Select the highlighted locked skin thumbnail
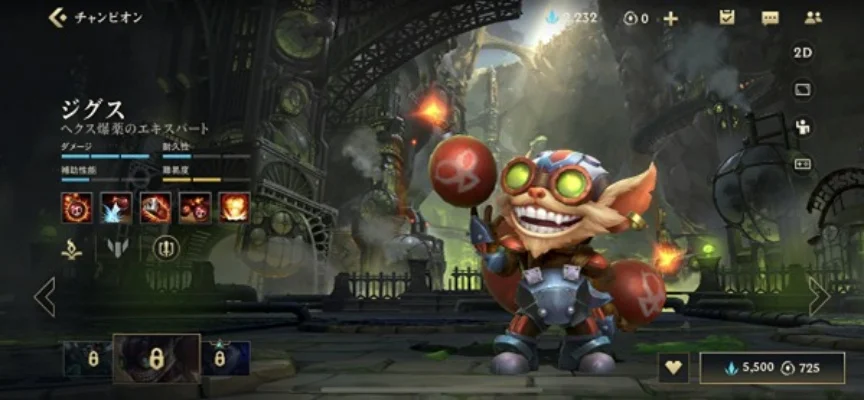This screenshot has height=400, width=864. coord(156,358)
